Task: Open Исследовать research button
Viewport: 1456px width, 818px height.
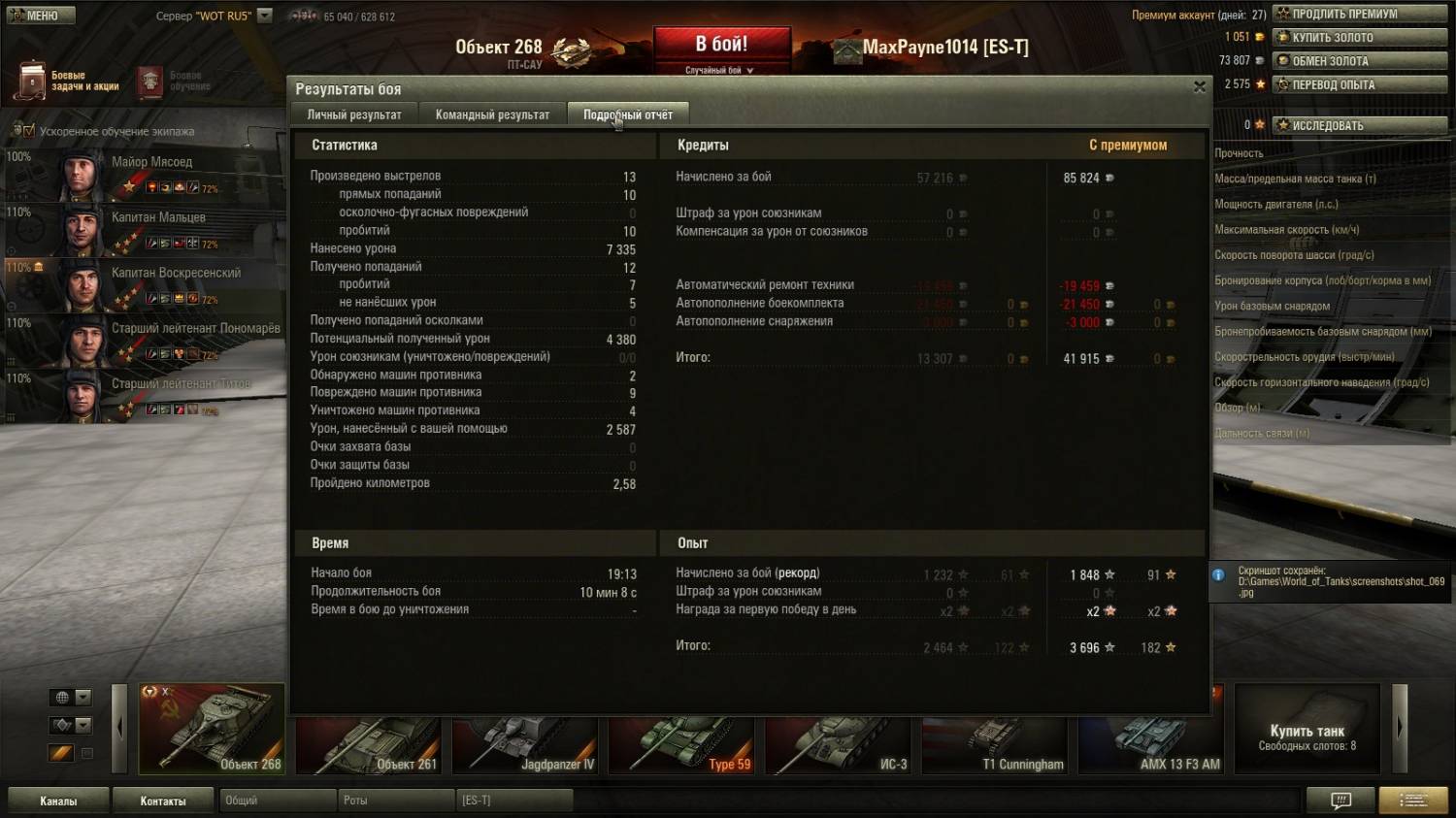Action: (1359, 125)
